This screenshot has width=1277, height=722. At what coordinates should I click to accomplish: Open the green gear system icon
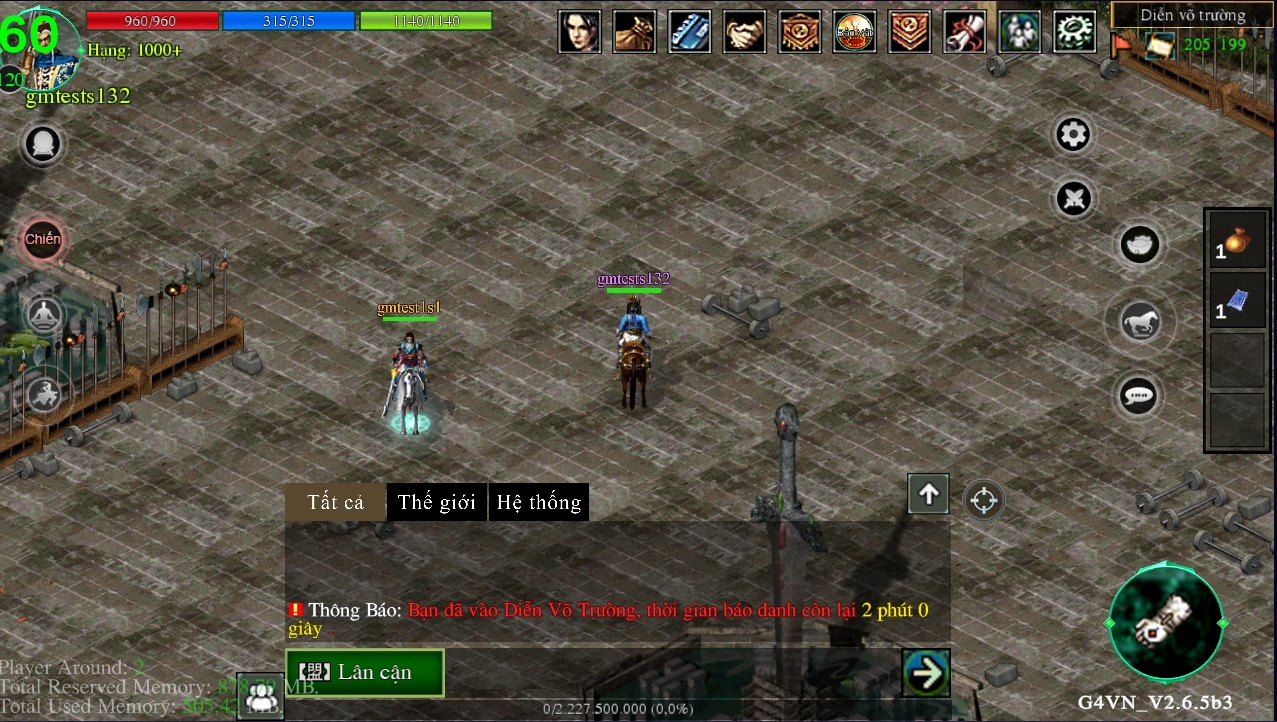point(1074,32)
